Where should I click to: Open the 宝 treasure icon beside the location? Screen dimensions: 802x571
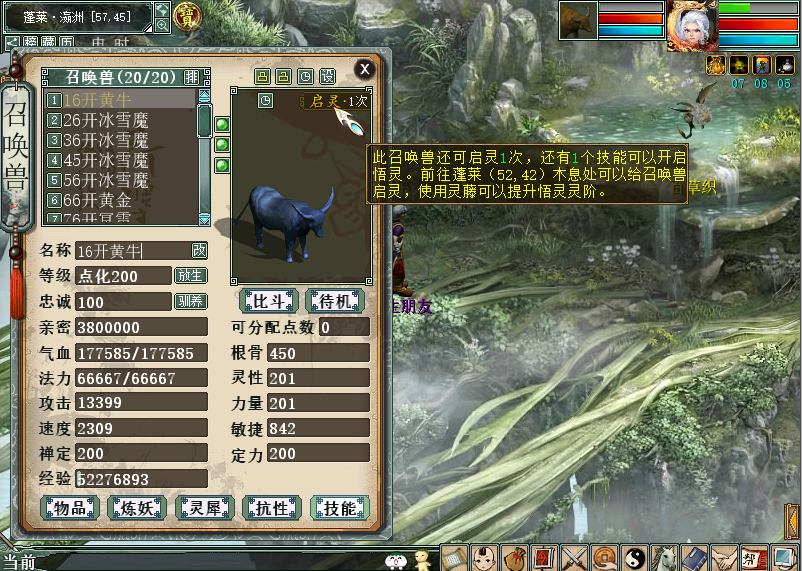click(186, 16)
